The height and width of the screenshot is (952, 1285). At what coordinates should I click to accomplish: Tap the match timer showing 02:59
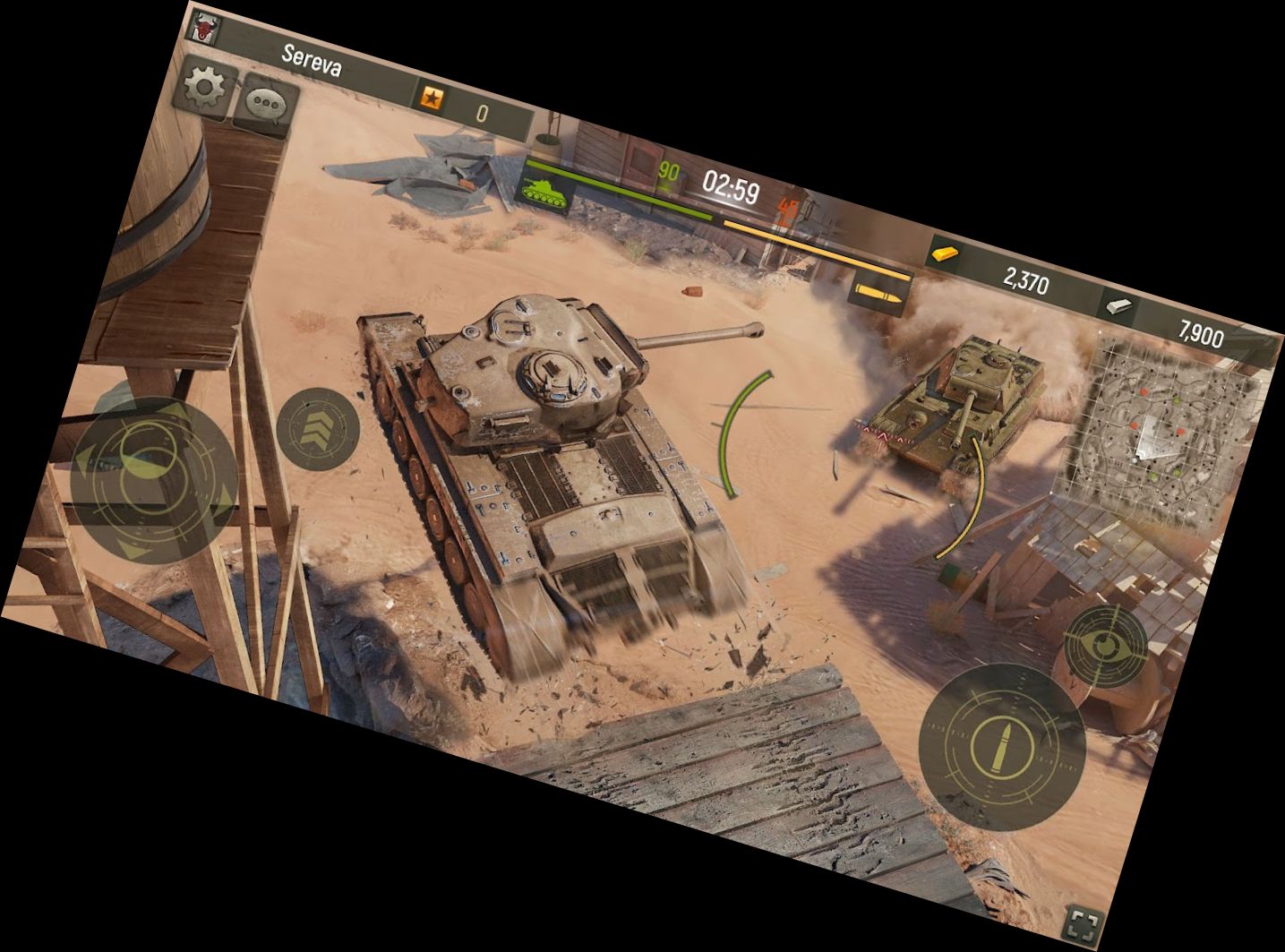point(731,186)
